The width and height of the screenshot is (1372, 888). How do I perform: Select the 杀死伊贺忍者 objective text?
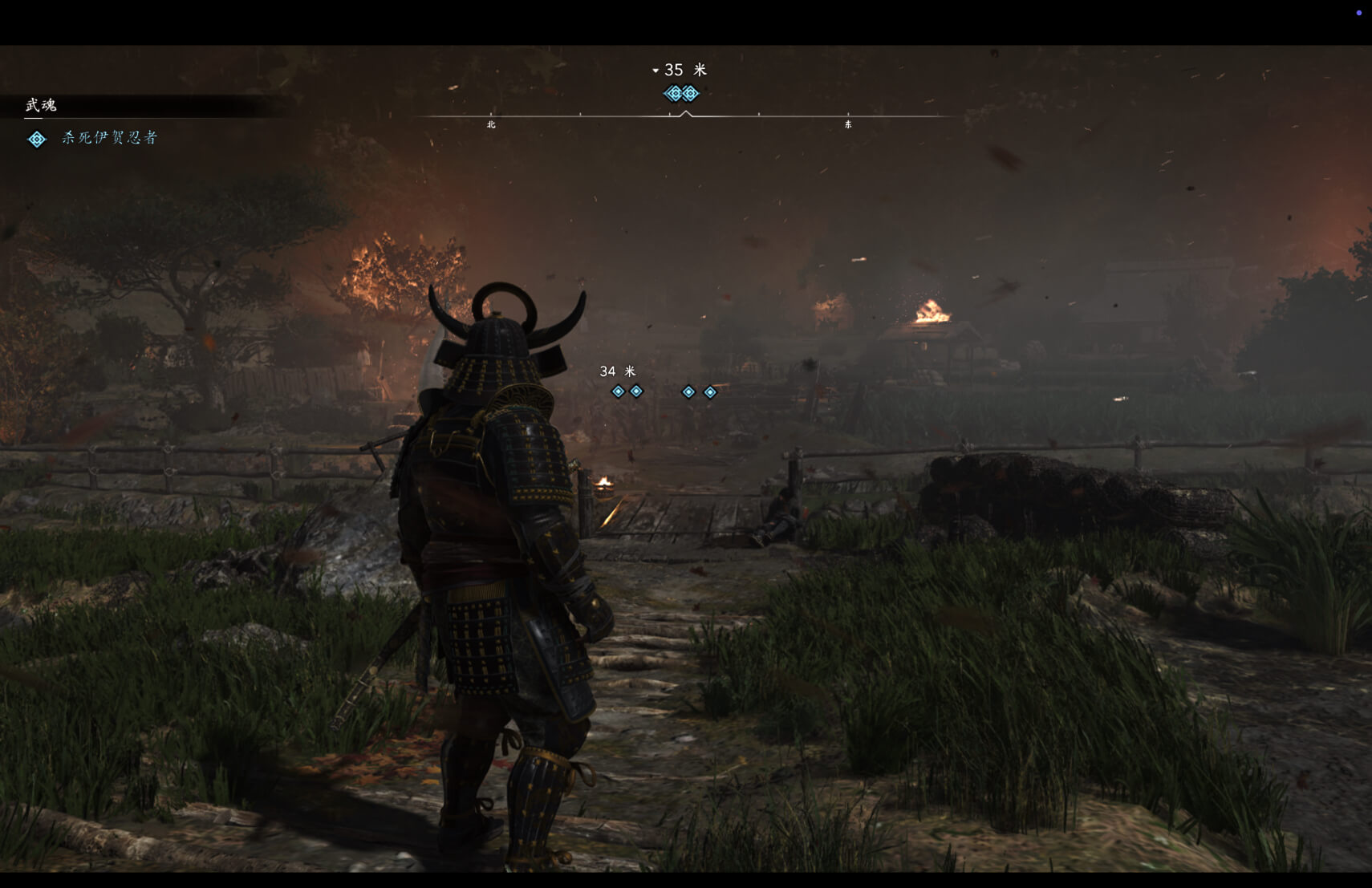coord(109,138)
